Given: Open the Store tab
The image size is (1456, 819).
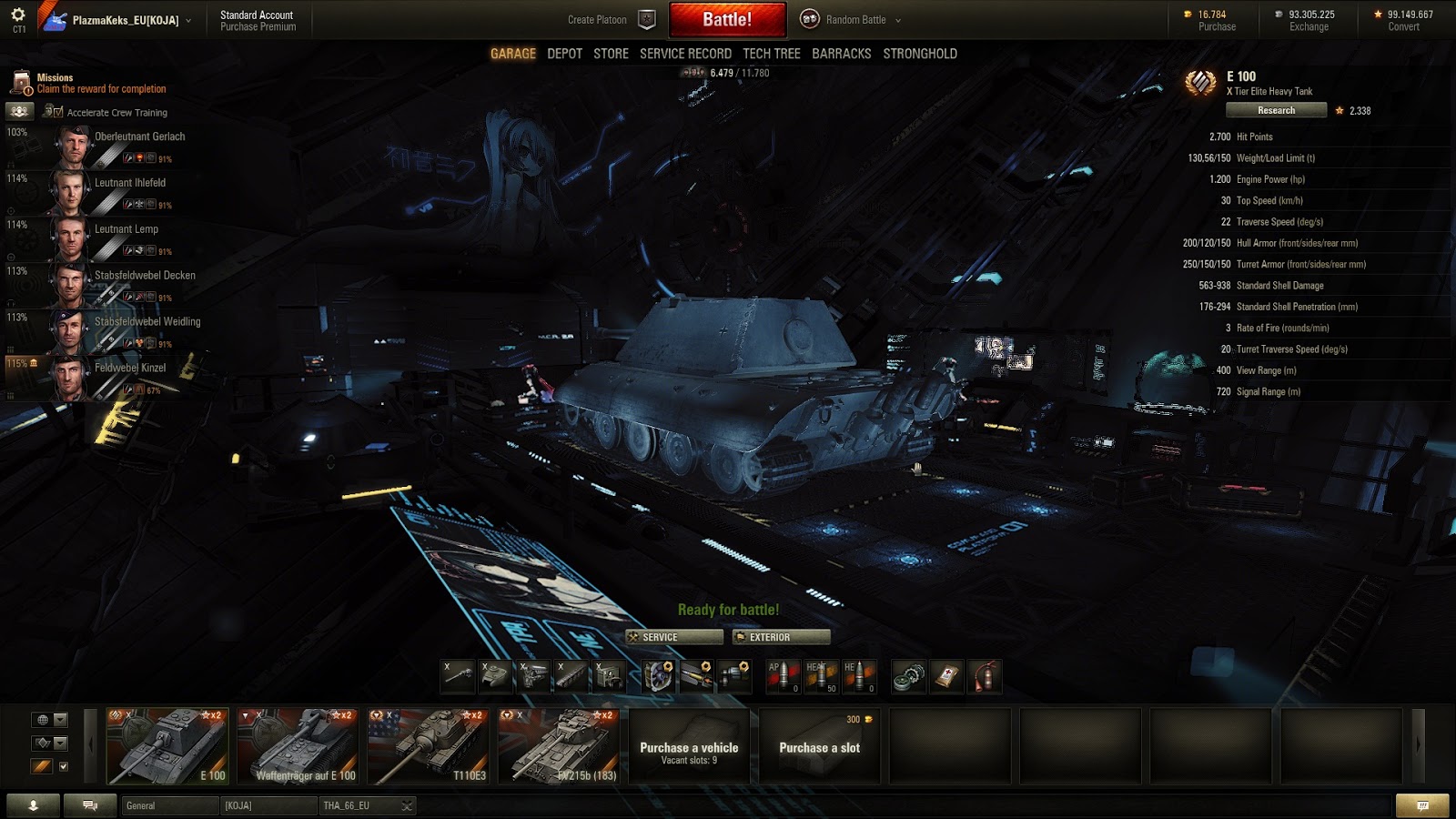Looking at the screenshot, I should [611, 54].
